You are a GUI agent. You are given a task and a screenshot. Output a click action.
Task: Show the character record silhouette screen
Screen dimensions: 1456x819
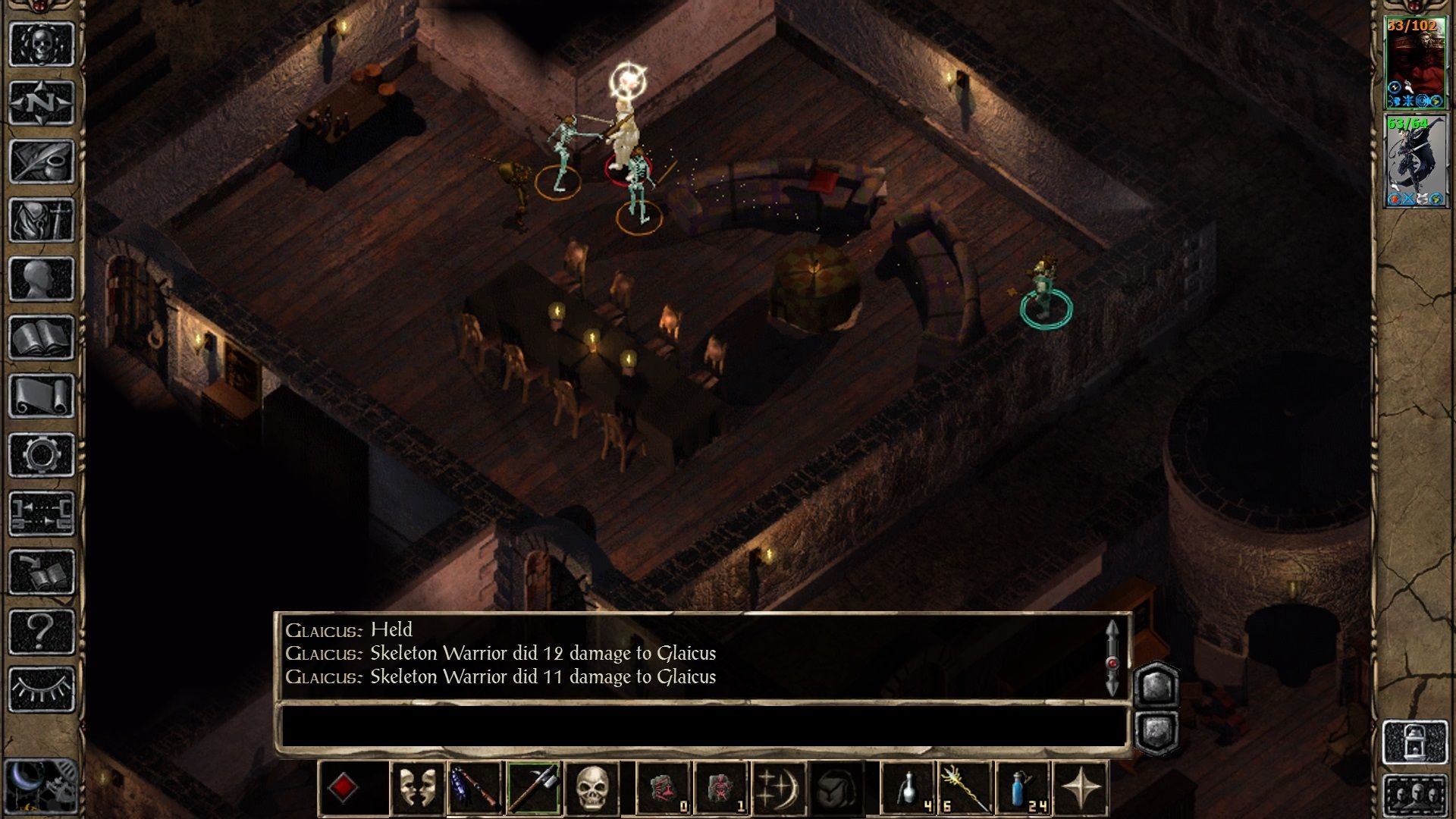click(x=42, y=279)
